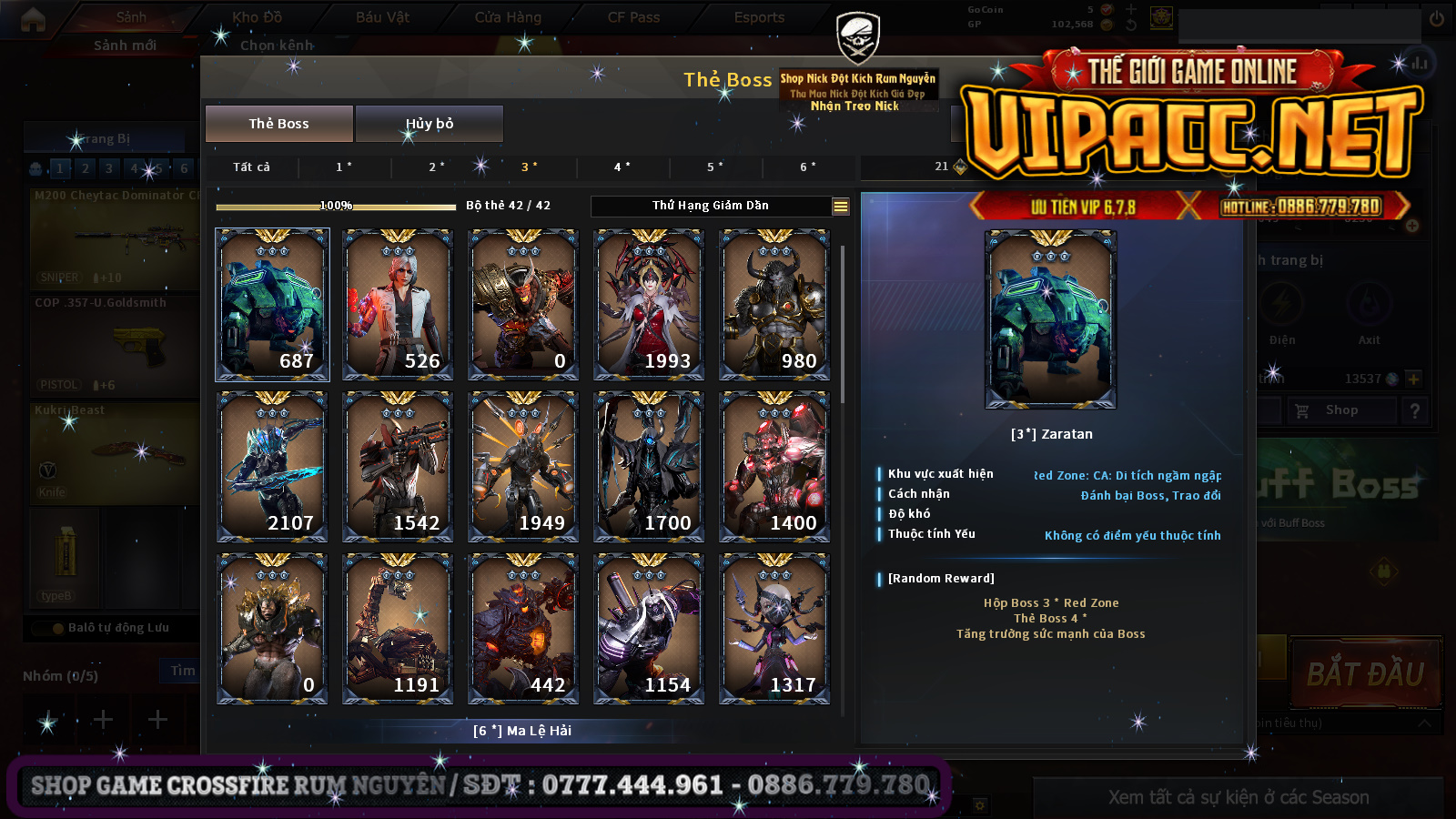
Task: Go to the Cửa Hàng store menu
Action: tap(508, 17)
